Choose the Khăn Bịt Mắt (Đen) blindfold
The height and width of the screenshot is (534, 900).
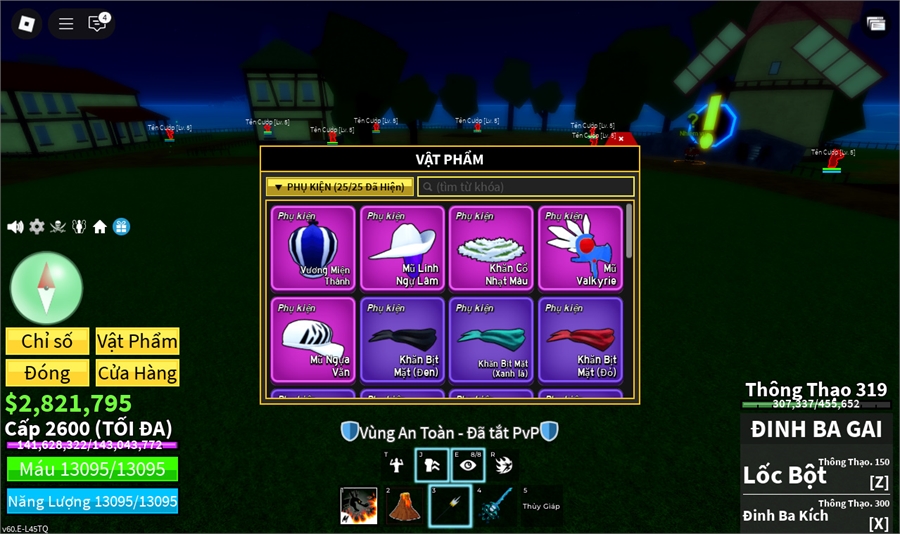(402, 339)
